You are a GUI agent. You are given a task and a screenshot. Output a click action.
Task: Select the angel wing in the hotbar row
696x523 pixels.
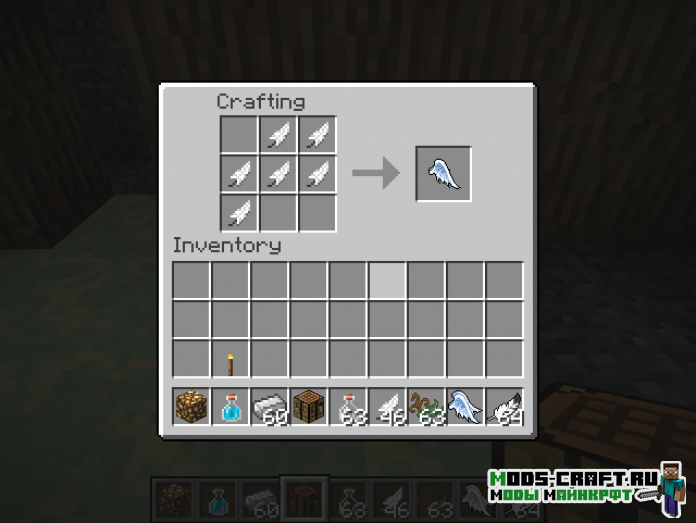point(464,408)
